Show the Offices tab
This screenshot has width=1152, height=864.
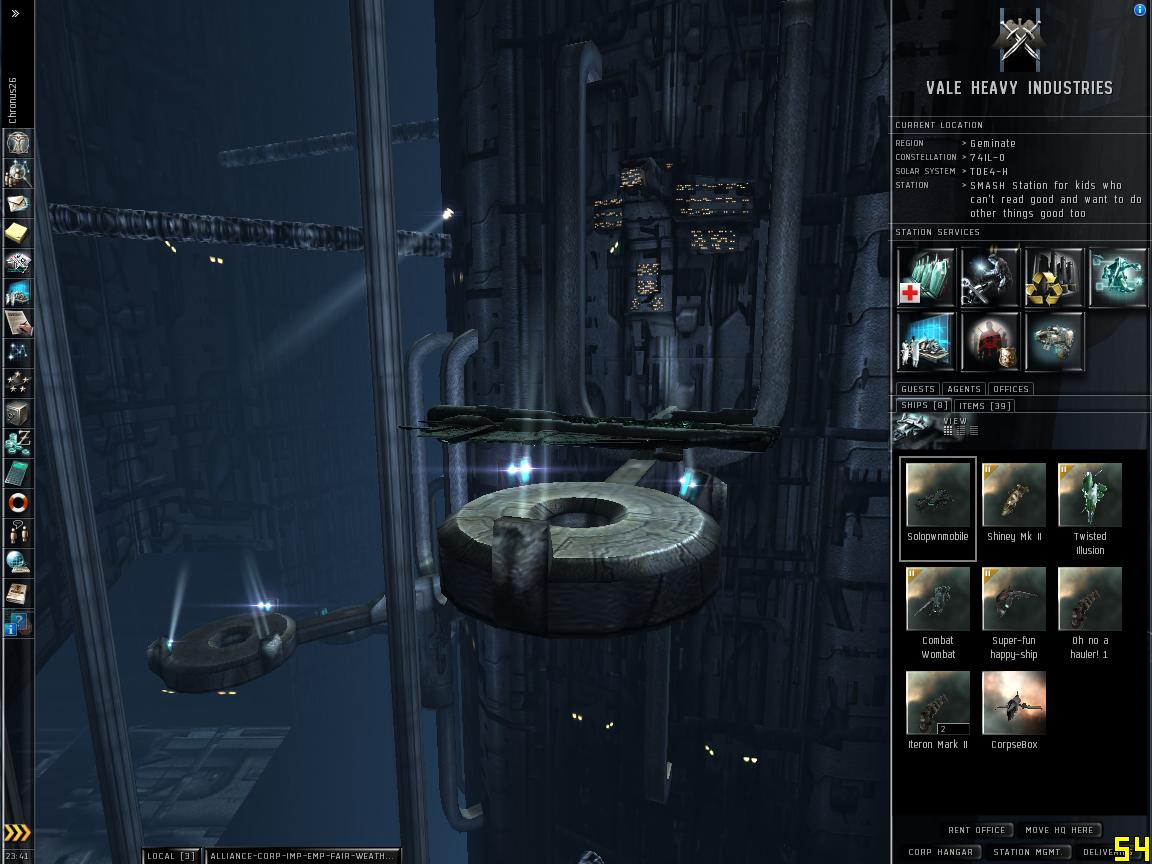pyautogui.click(x=1010, y=389)
